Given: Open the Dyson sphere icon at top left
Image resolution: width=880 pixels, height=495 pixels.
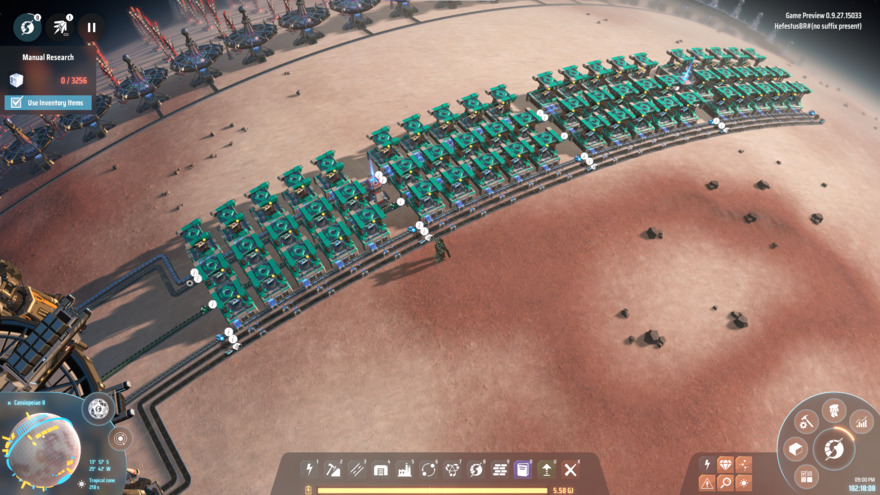Looking at the screenshot, I should pos(27,27).
